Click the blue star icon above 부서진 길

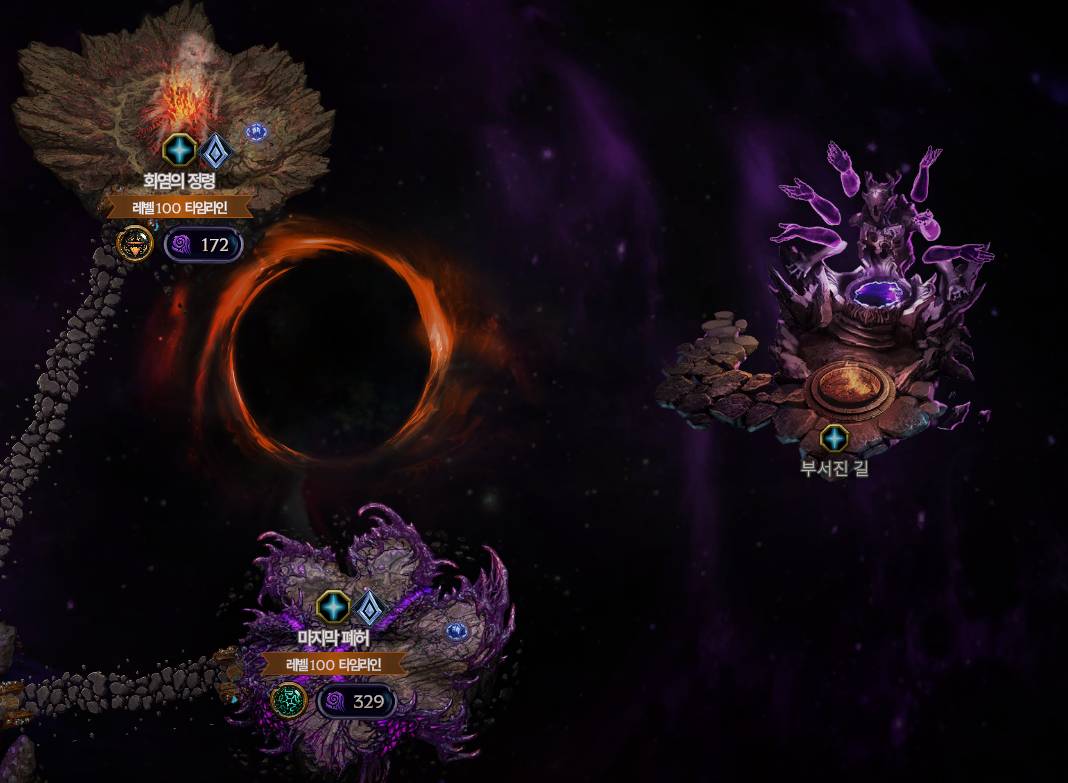point(834,438)
